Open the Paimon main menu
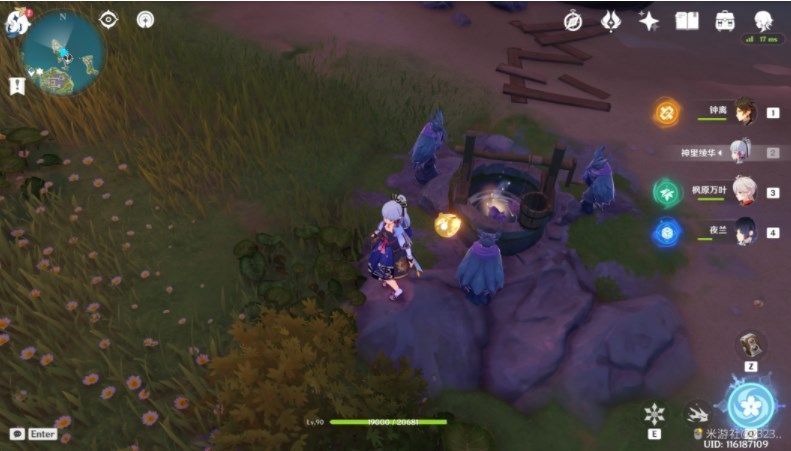Viewport: 791px width, 451px height. click(x=14, y=20)
